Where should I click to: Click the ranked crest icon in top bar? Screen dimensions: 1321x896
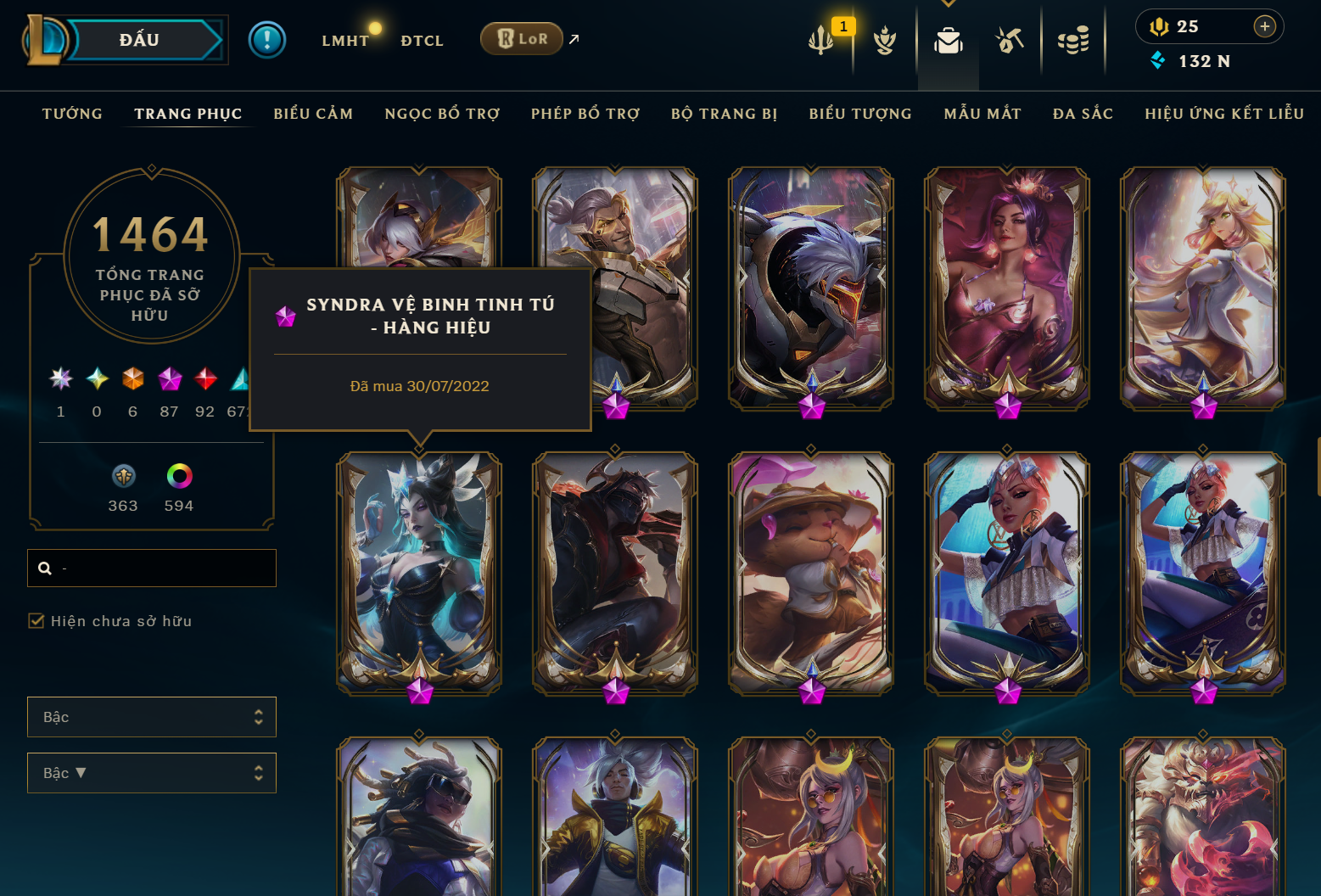tap(885, 40)
